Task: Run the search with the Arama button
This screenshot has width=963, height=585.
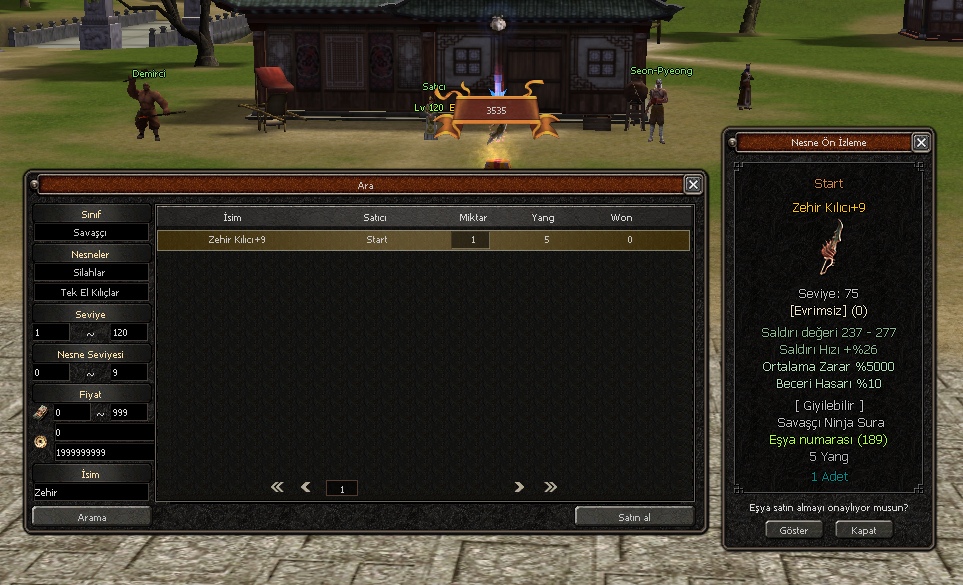Action: [92, 517]
